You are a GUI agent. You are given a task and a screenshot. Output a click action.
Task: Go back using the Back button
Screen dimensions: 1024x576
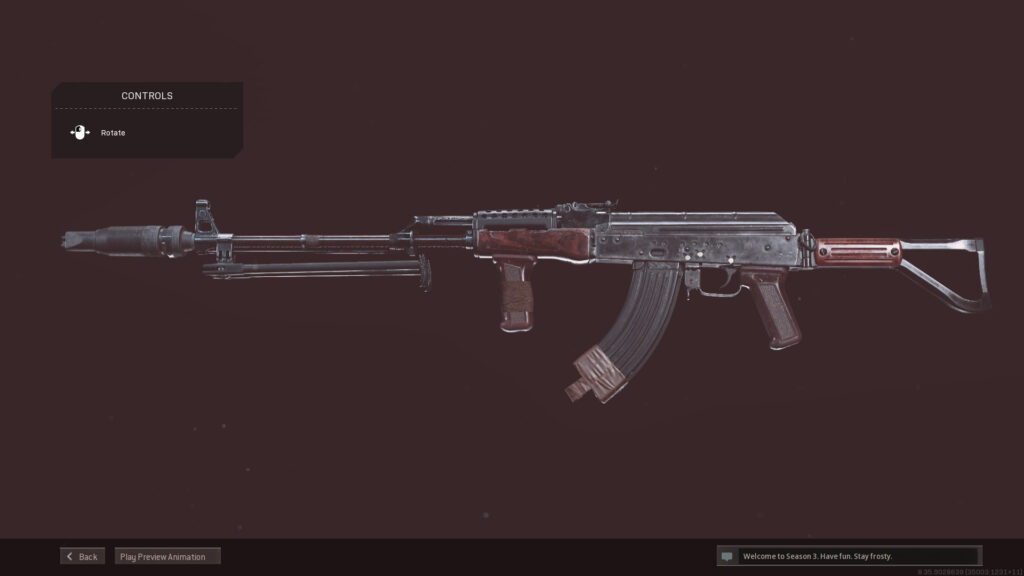tap(82, 556)
